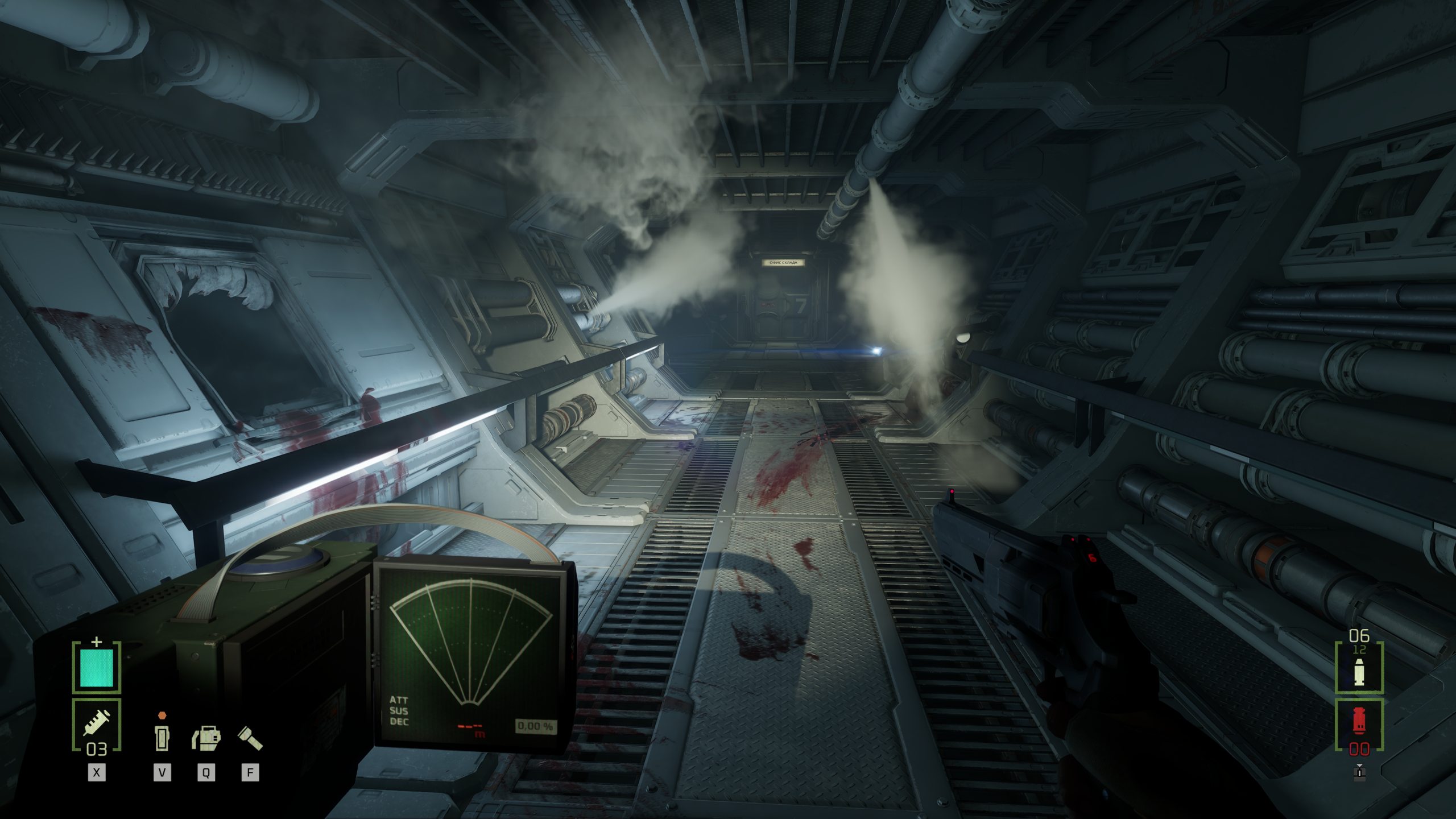Click the flare item icon
1456x819 pixels.
[162, 737]
